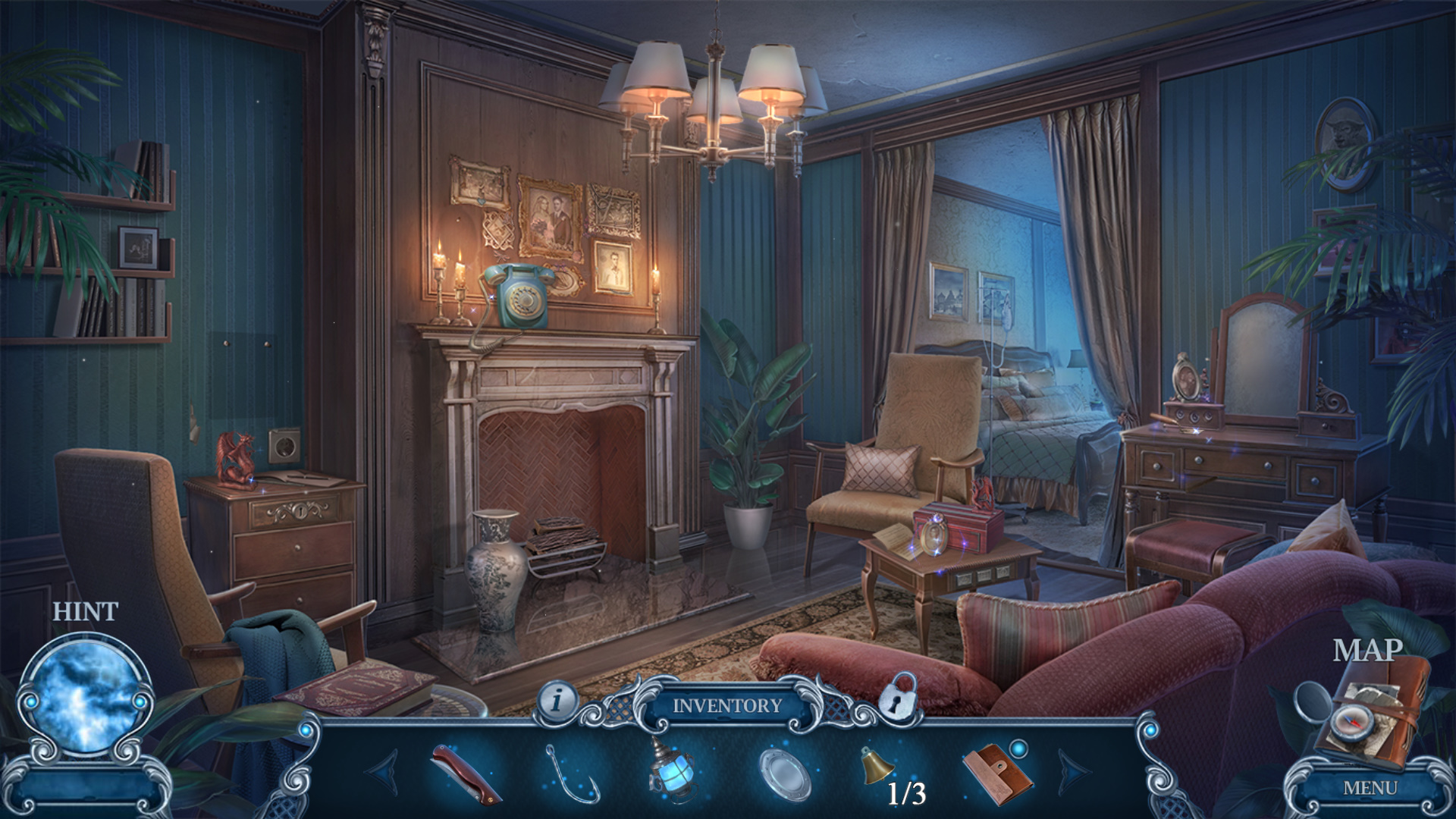Open the leather wallet item

(x=996, y=773)
